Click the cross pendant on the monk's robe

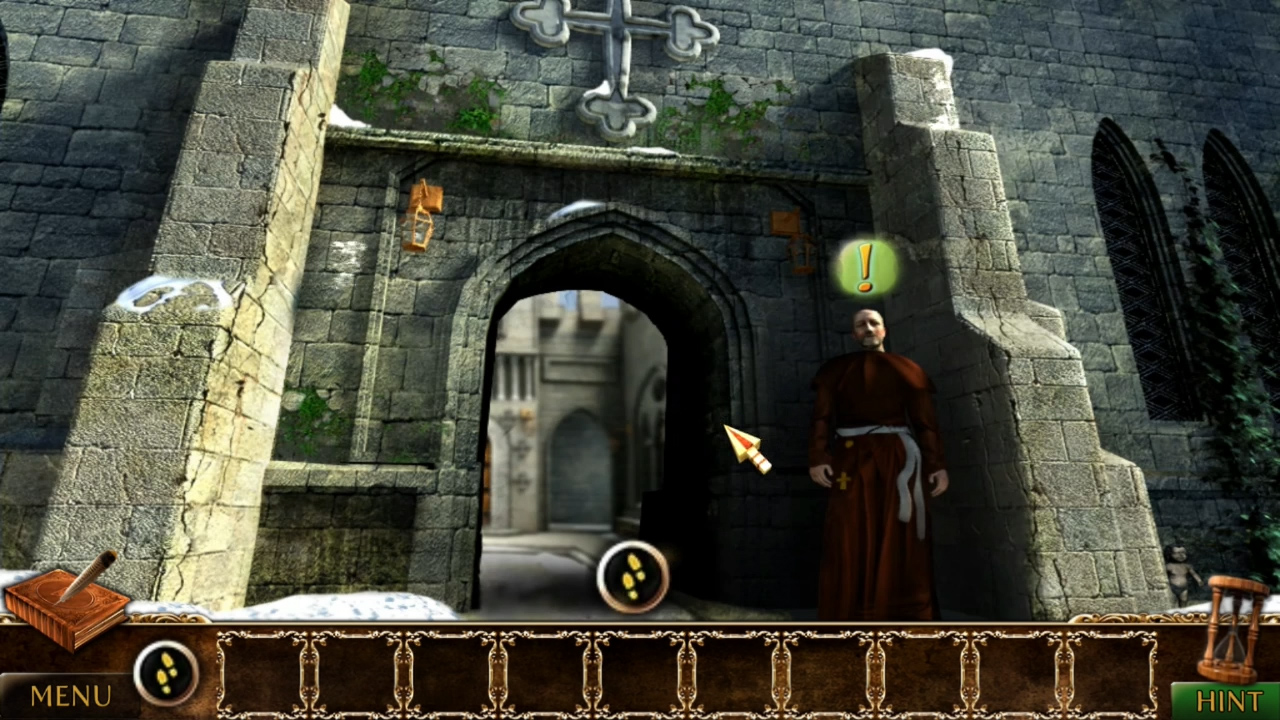pyautogui.click(x=845, y=480)
